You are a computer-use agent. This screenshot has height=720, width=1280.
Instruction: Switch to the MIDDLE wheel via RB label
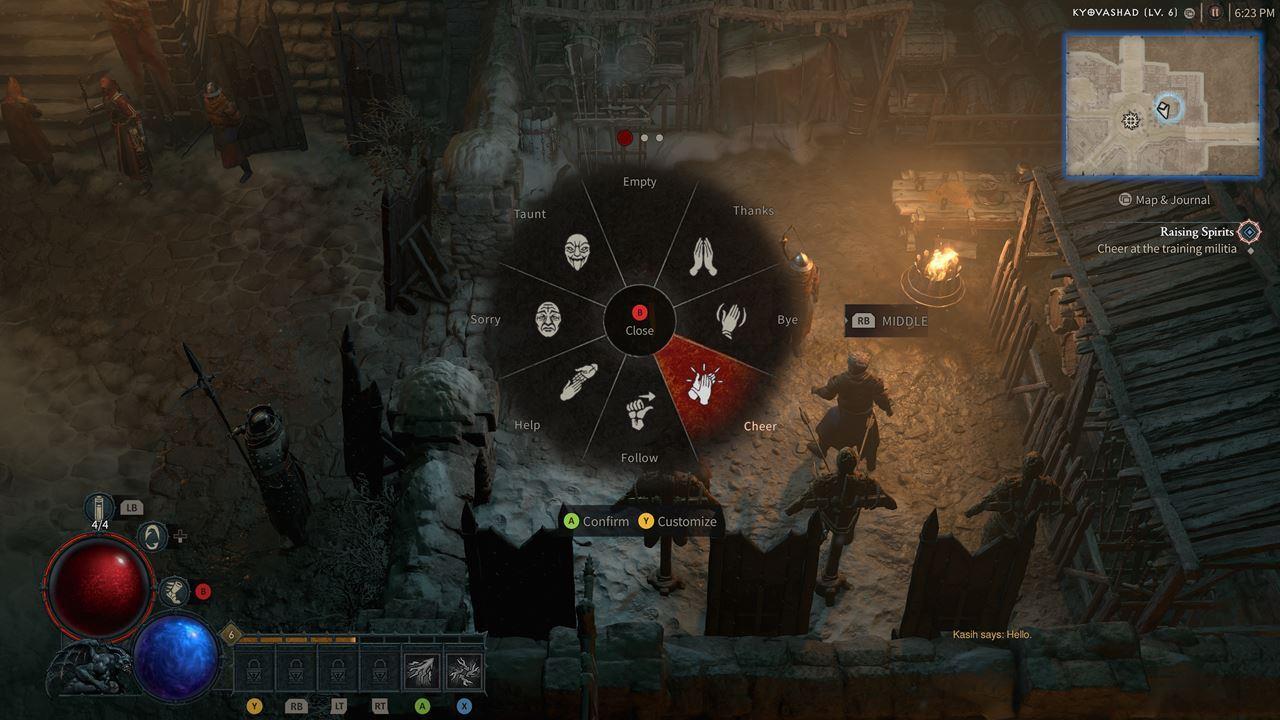point(886,321)
